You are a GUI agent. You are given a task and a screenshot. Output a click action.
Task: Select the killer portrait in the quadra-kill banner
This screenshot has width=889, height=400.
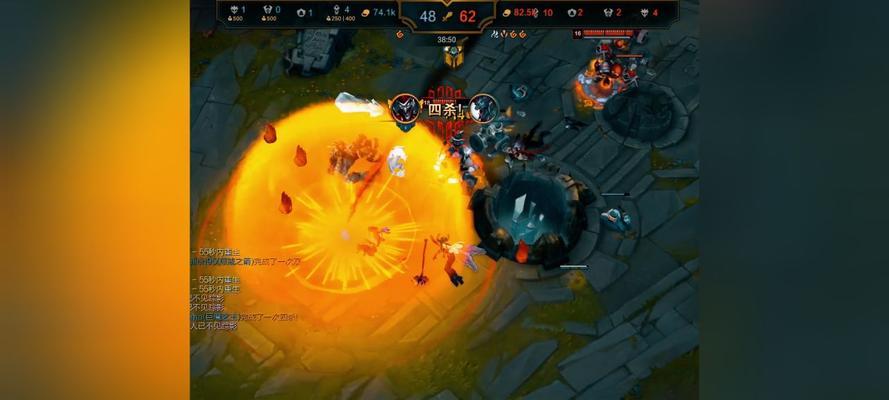tap(405, 109)
